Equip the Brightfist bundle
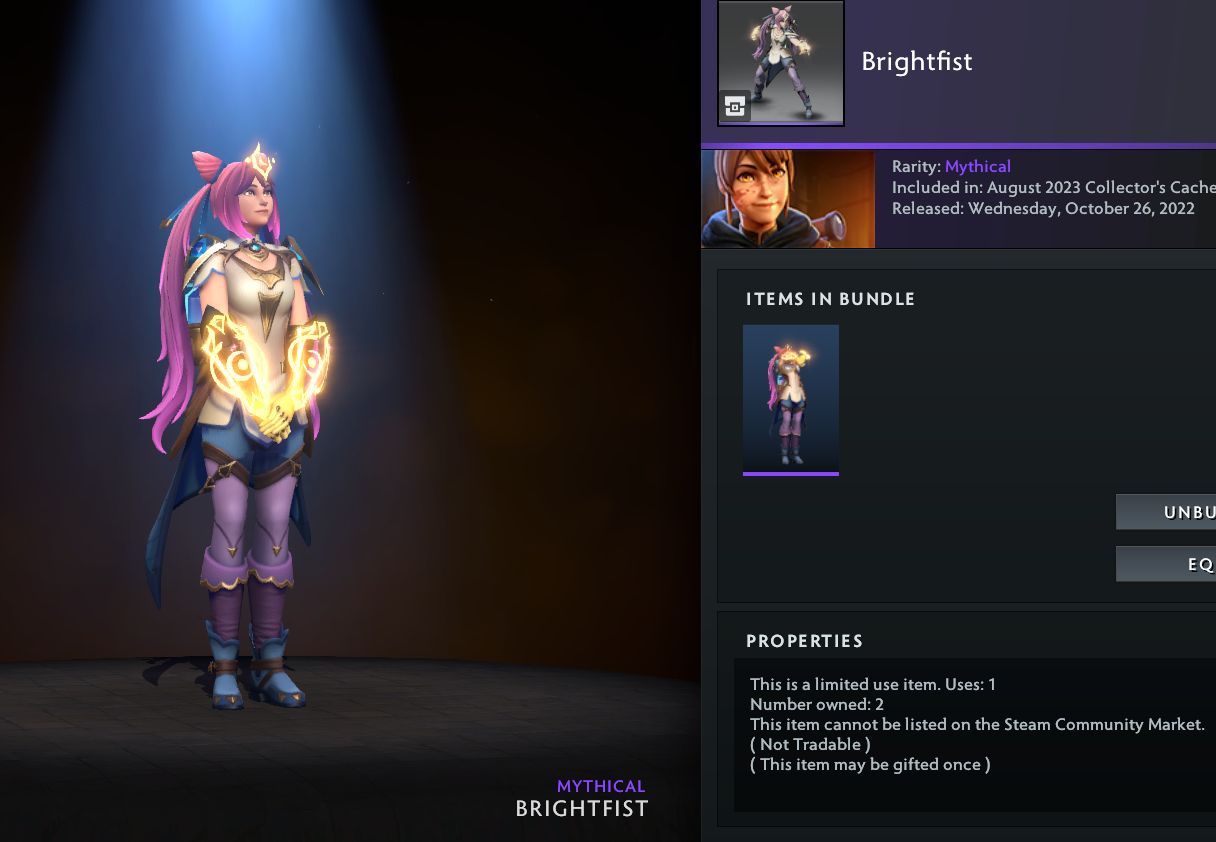 click(1166, 564)
